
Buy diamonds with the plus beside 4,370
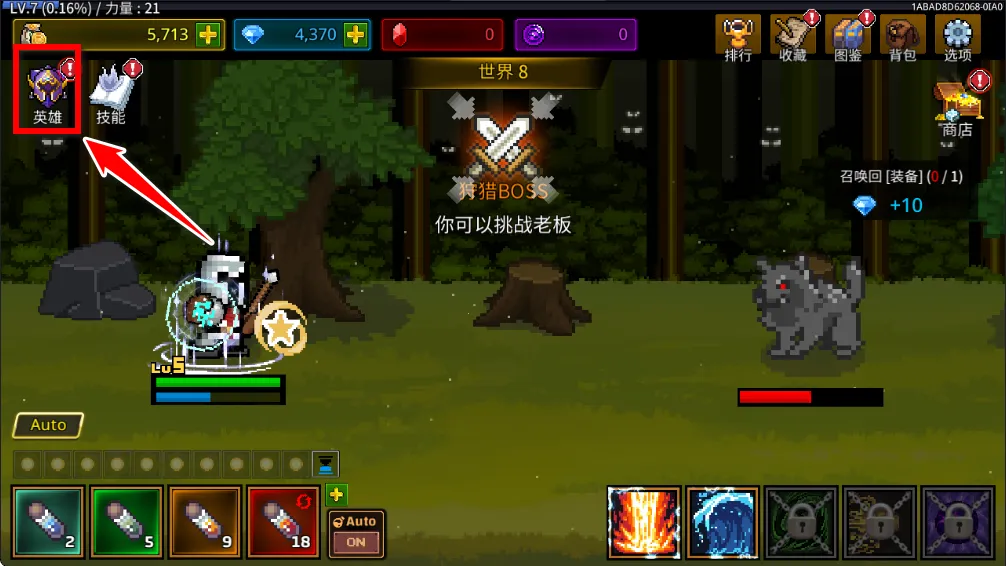pos(355,35)
